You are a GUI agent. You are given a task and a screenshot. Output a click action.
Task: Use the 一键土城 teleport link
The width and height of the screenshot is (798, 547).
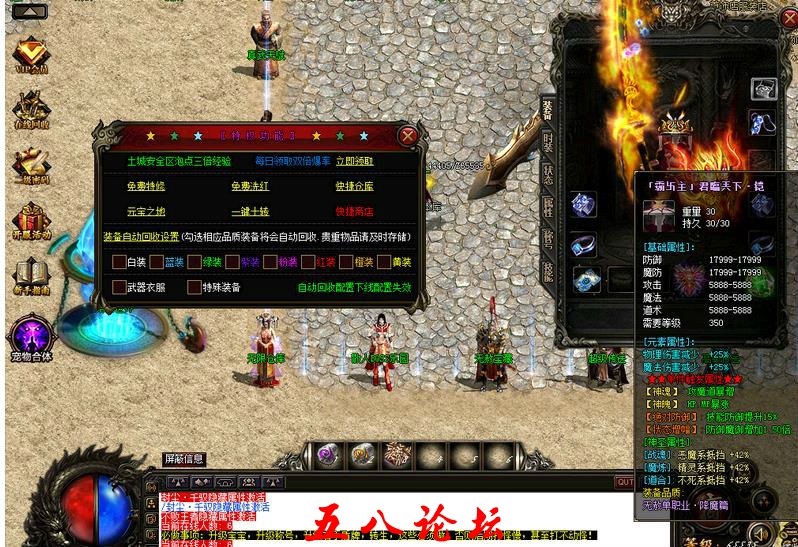click(249, 211)
